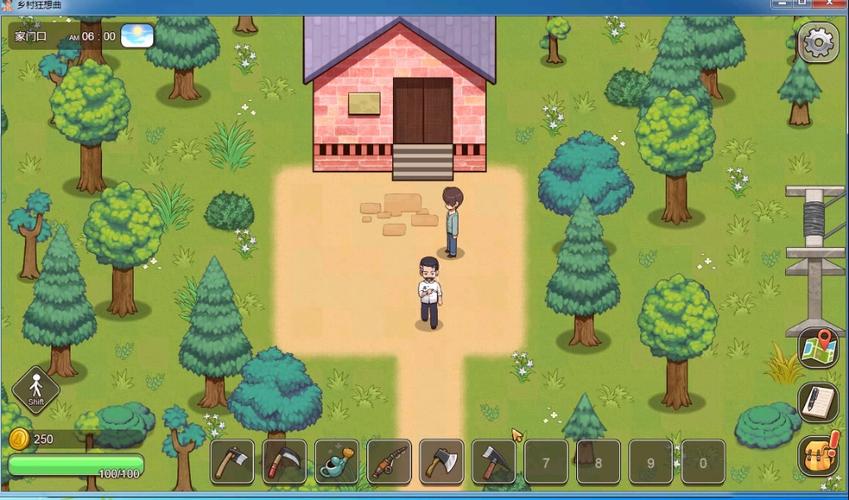This screenshot has height=500, width=849.
Task: Choose the fishing rod slot
Action: point(389,462)
